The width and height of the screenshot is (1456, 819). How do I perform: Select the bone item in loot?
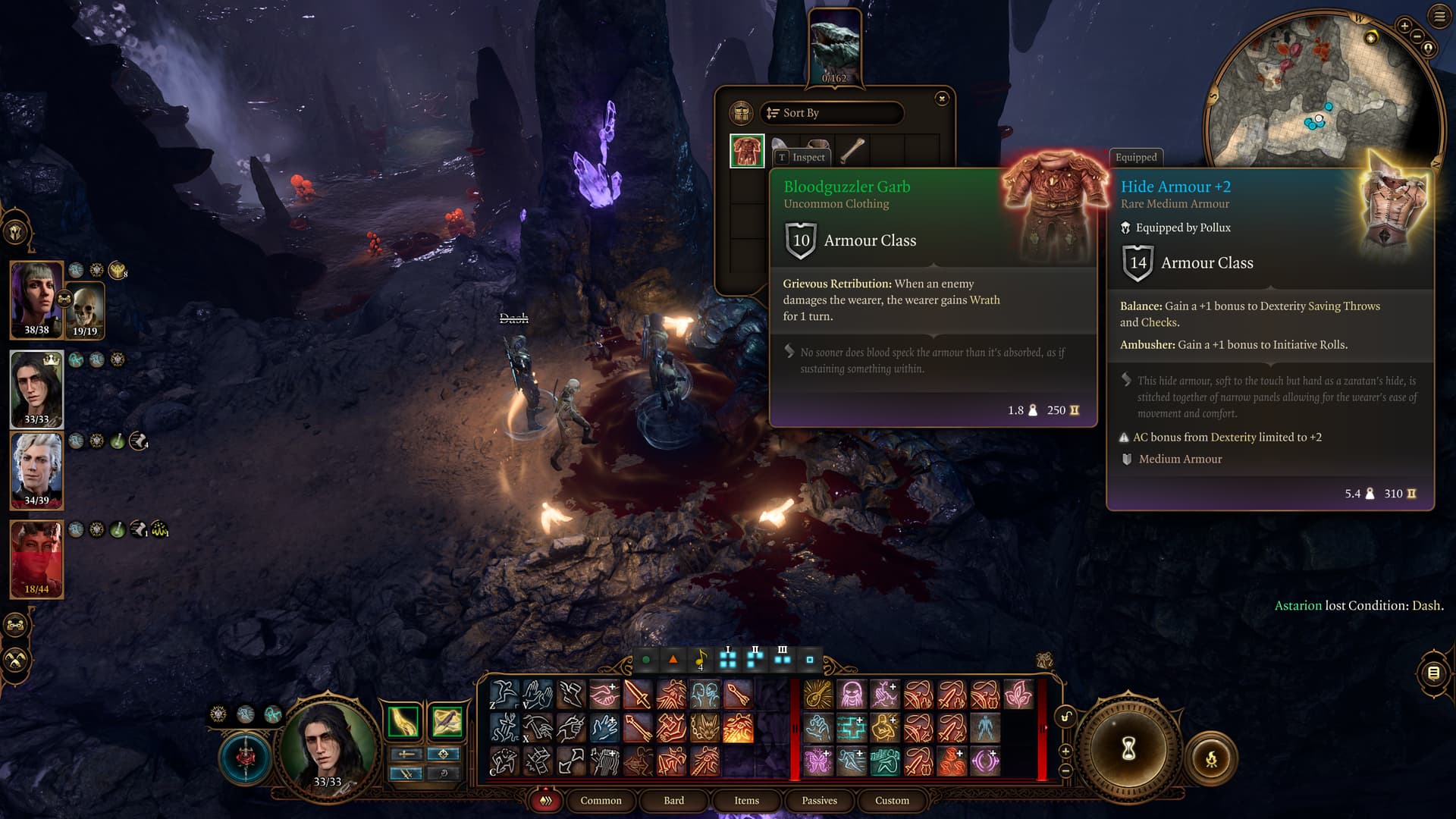pos(852,150)
